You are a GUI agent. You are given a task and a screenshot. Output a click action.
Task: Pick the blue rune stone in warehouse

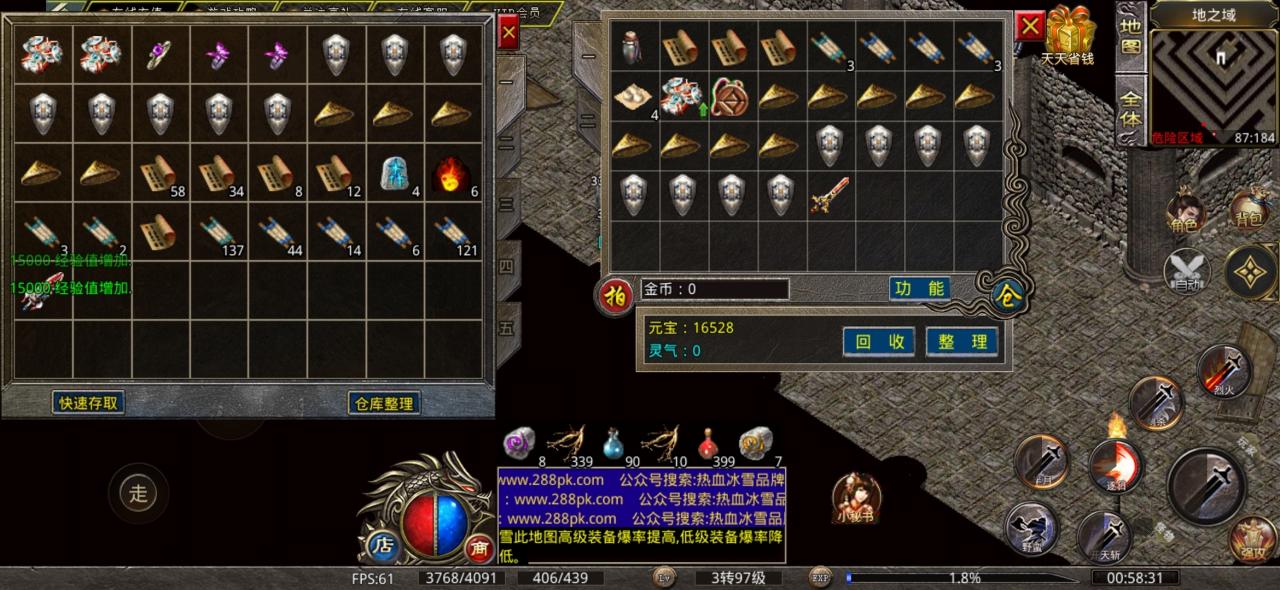click(395, 175)
